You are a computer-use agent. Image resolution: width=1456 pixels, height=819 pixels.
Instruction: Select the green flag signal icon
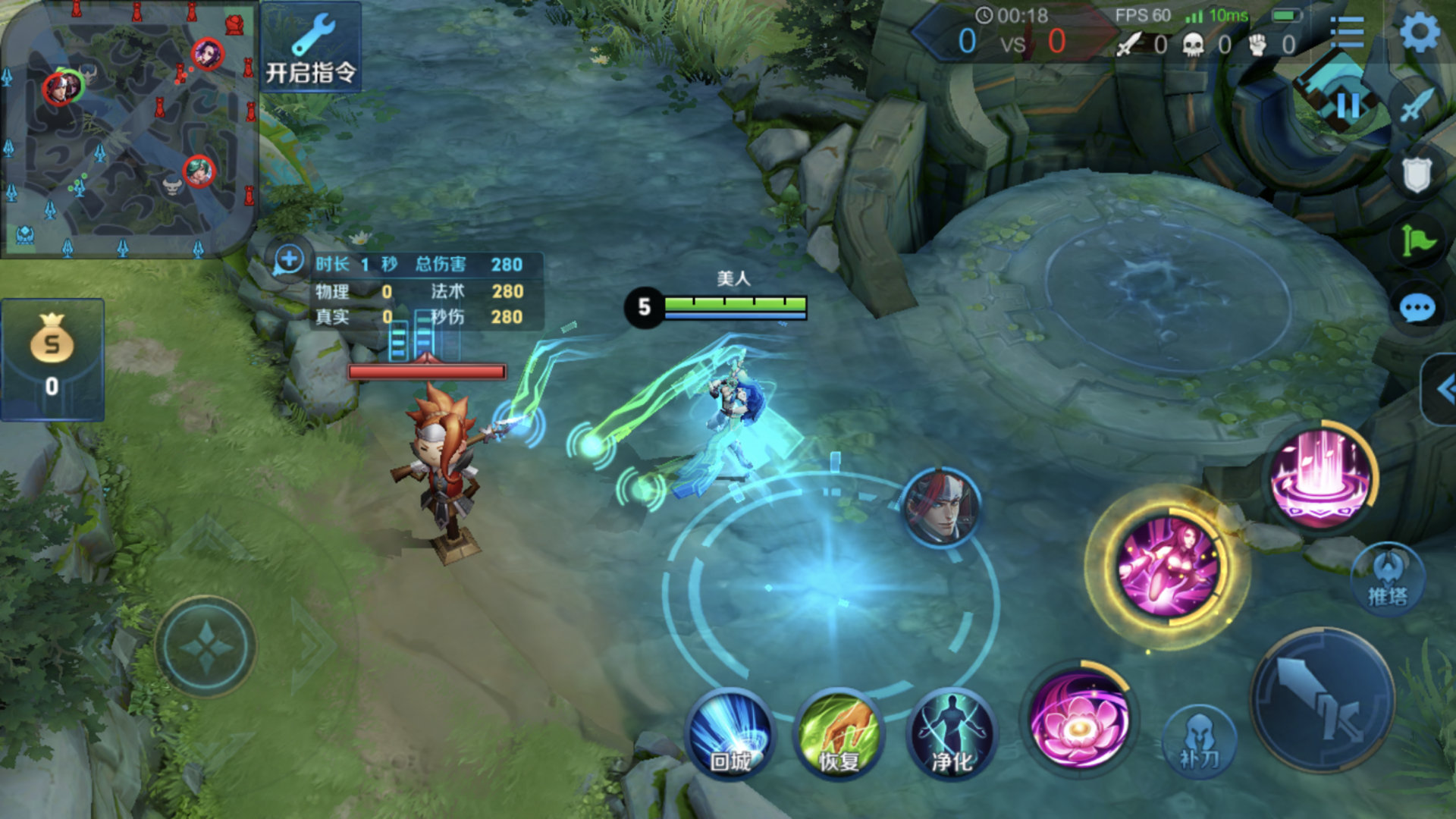pyautogui.click(x=1417, y=242)
